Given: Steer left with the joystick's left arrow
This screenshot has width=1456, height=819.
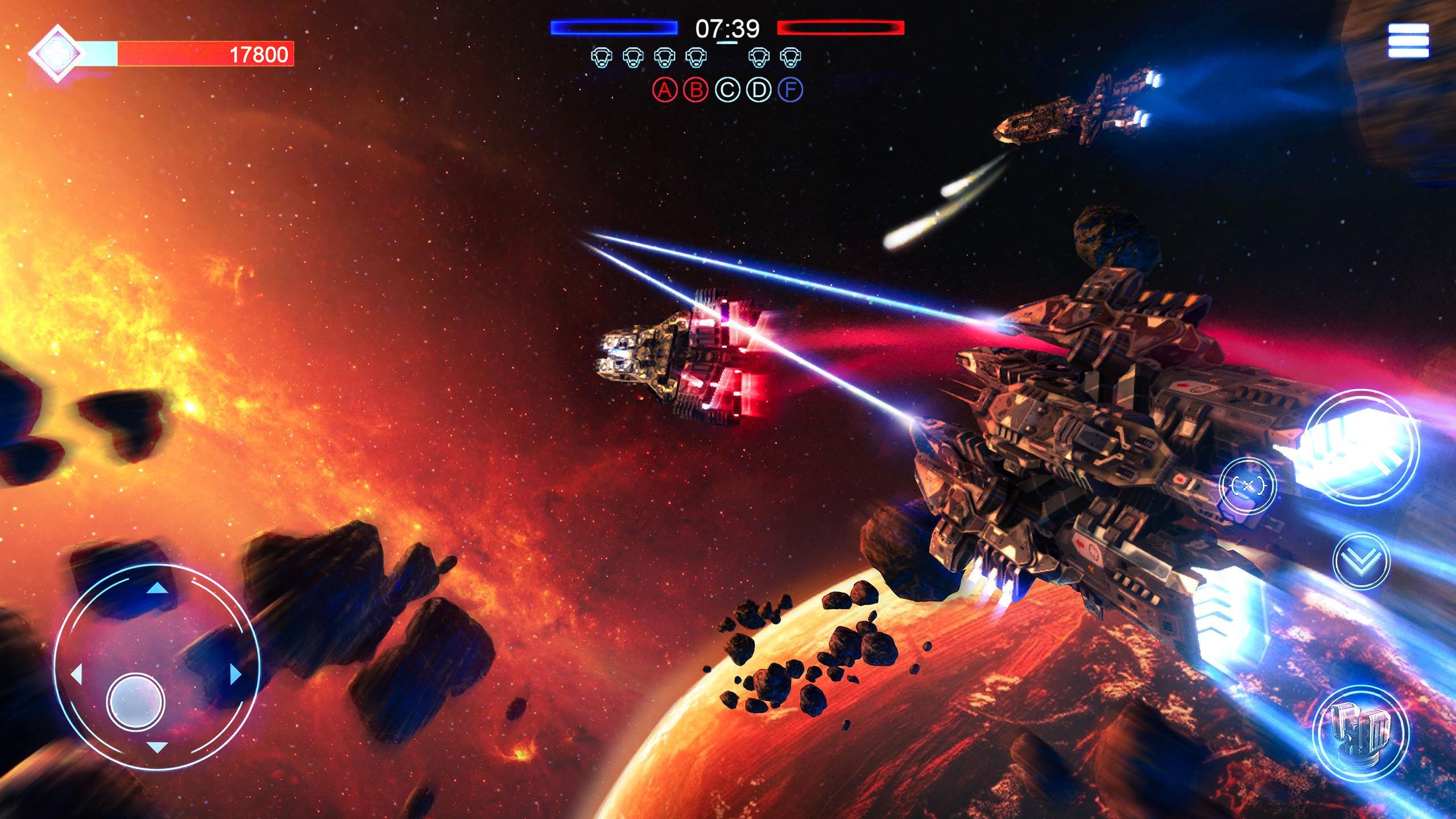Looking at the screenshot, I should tap(76, 676).
